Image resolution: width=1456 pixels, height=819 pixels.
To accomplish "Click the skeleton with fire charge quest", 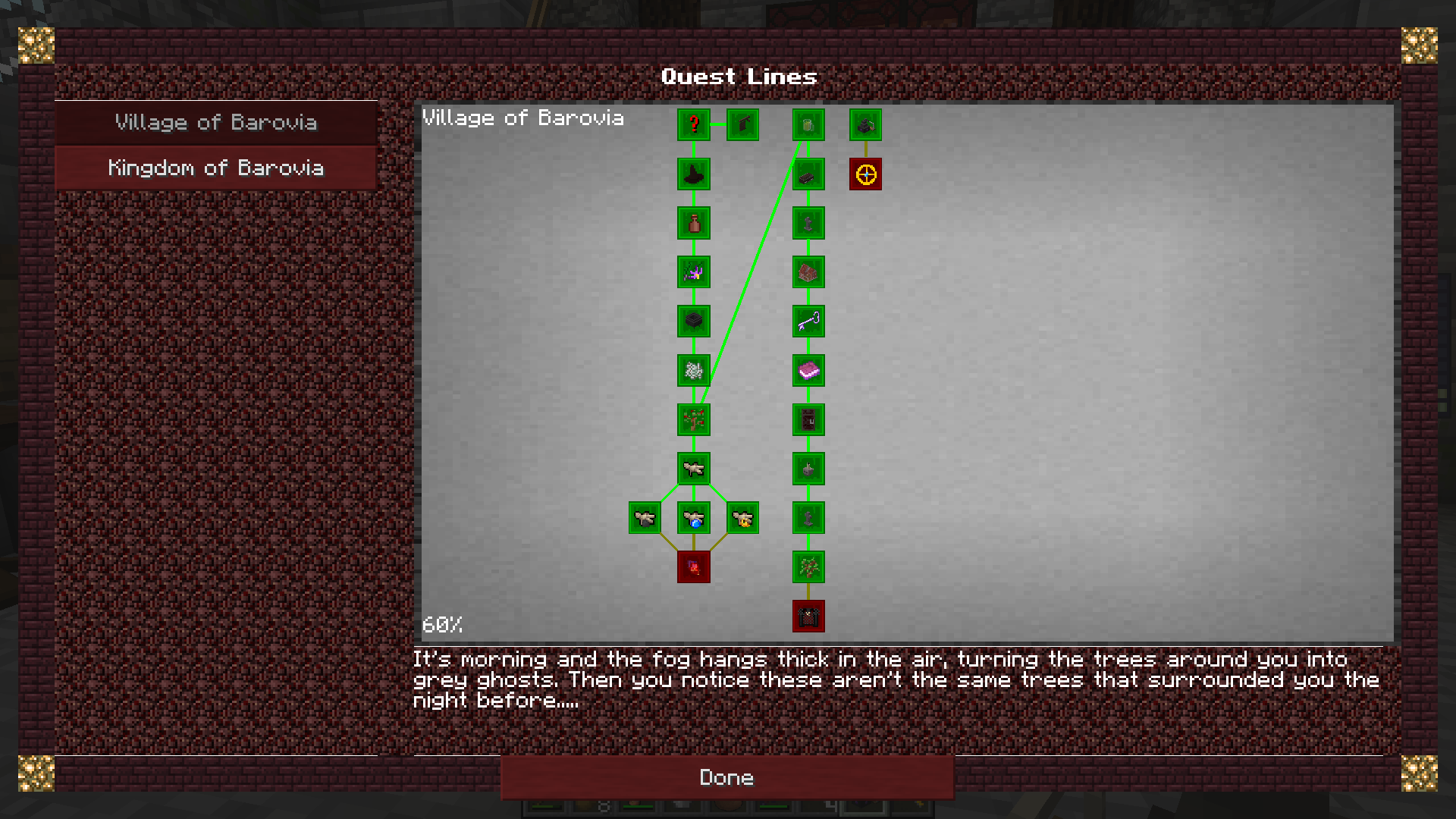I will coord(742,518).
